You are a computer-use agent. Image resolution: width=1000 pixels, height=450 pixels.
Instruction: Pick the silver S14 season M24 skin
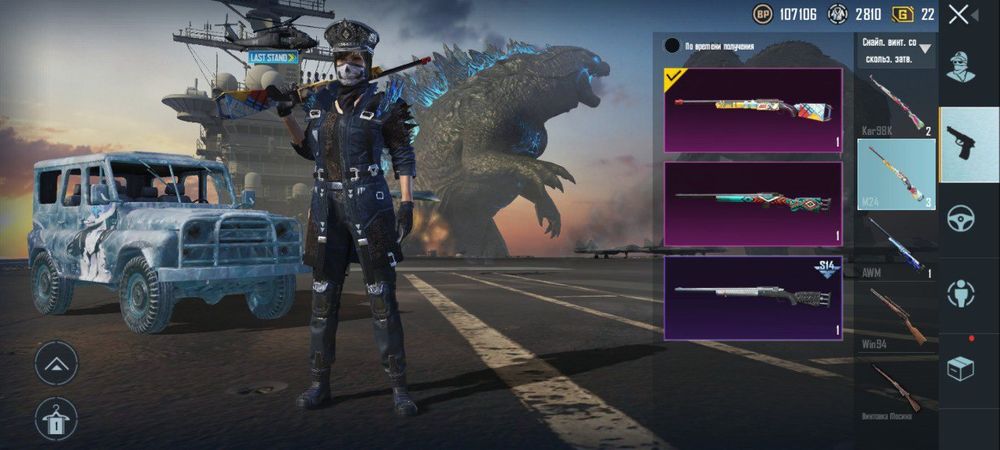[752, 298]
